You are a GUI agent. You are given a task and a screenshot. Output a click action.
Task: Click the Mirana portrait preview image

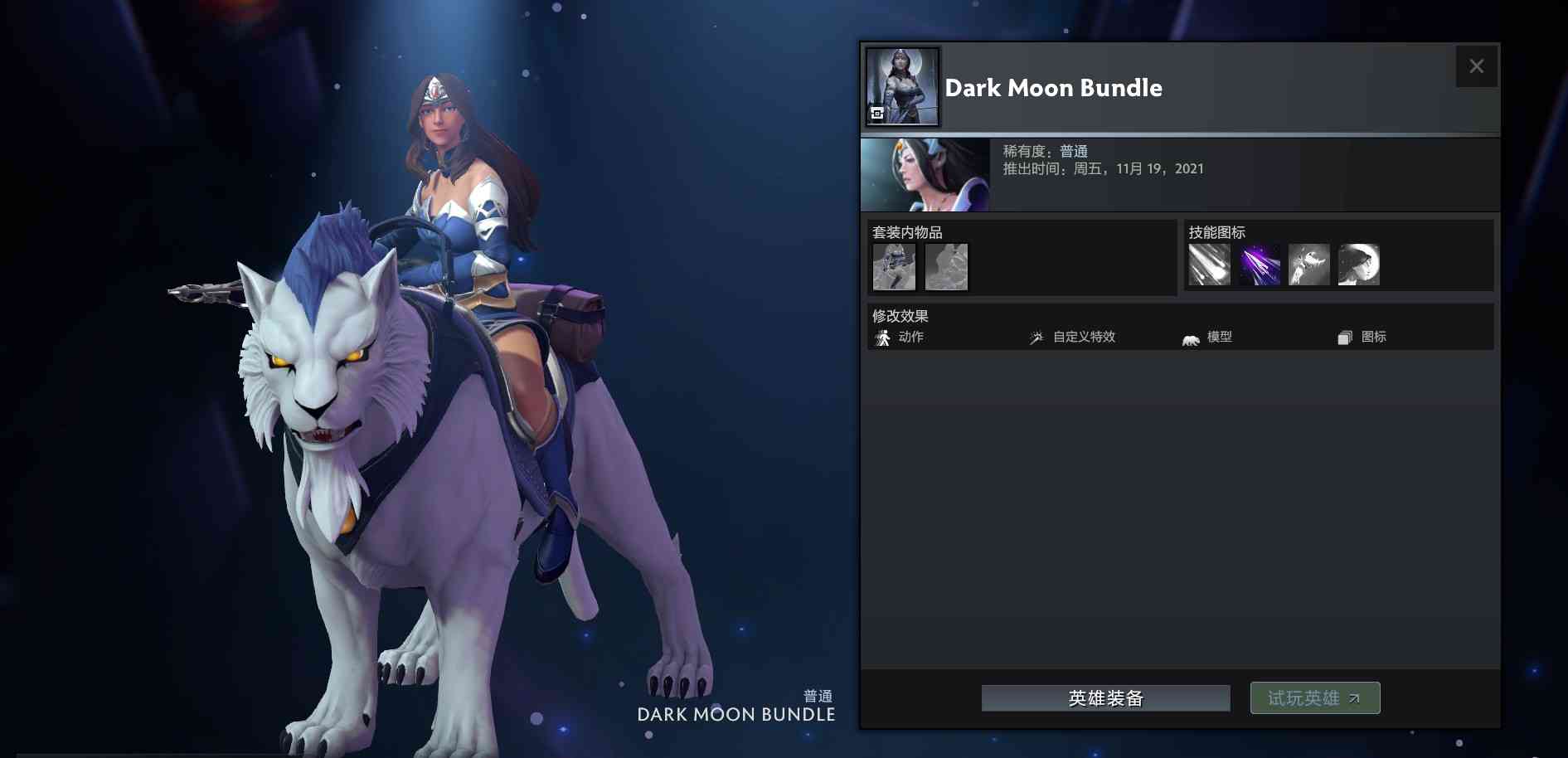(925, 174)
